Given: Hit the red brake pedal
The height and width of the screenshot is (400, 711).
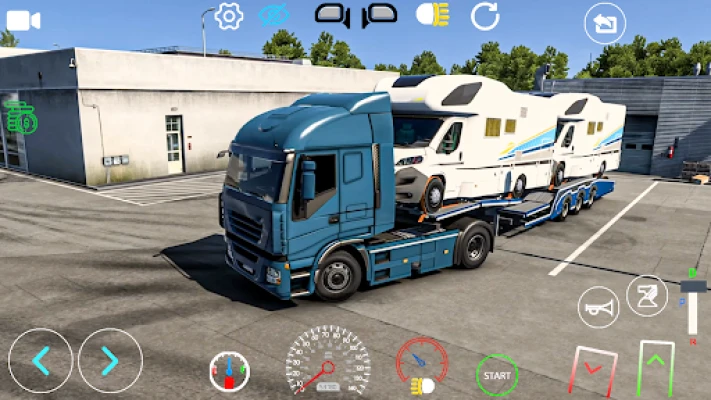Looking at the screenshot, I should (x=593, y=370).
